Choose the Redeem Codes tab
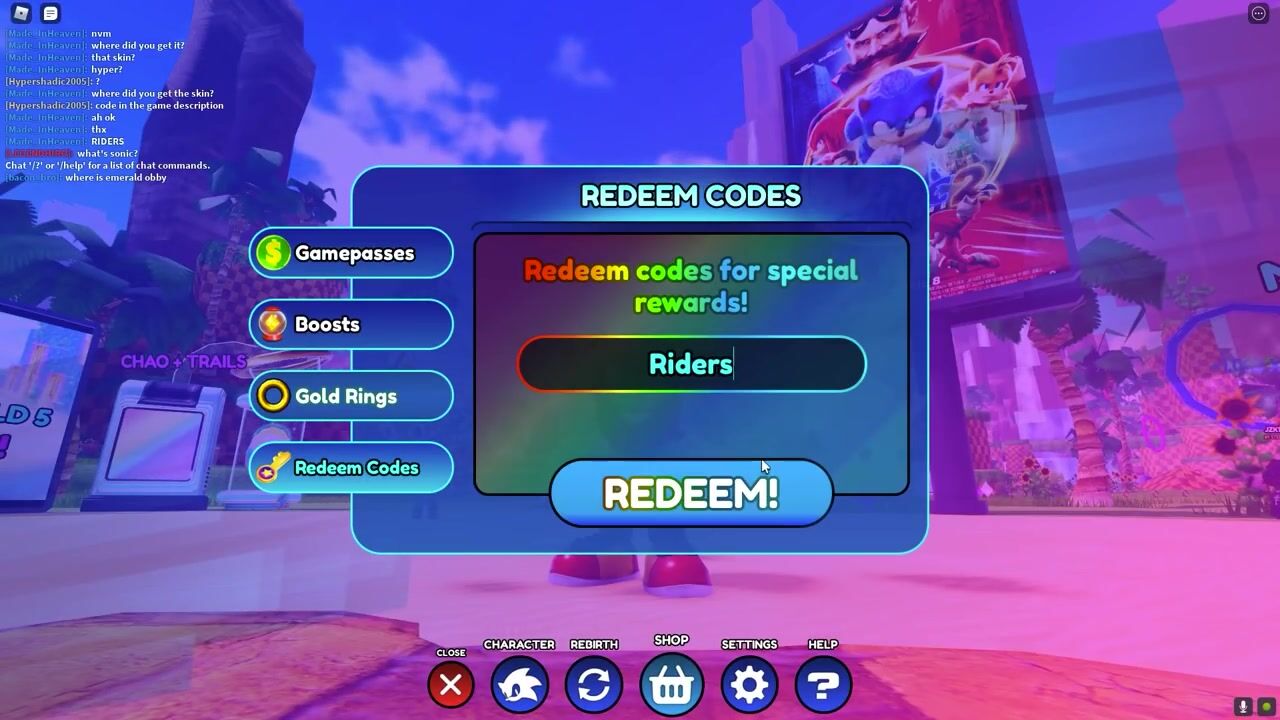The width and height of the screenshot is (1280, 720). (351, 468)
